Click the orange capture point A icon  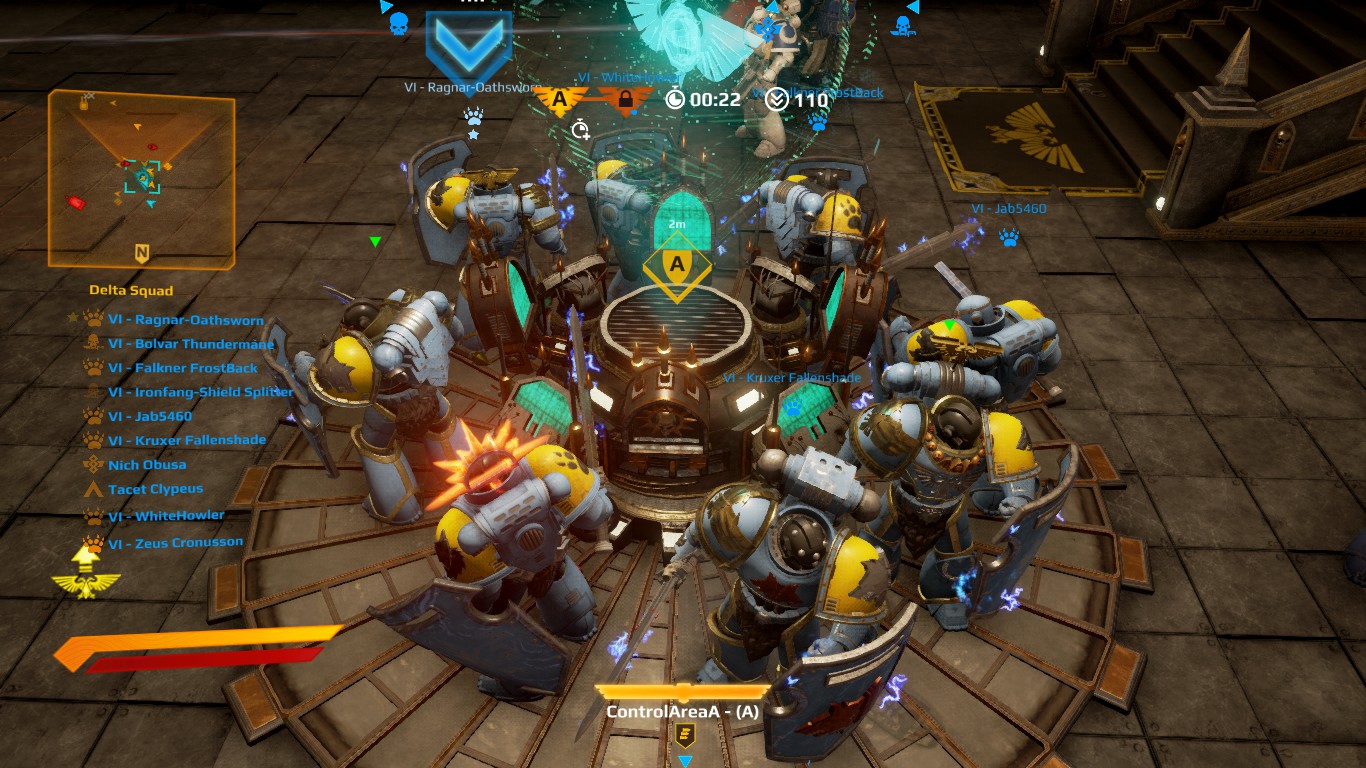coord(559,99)
